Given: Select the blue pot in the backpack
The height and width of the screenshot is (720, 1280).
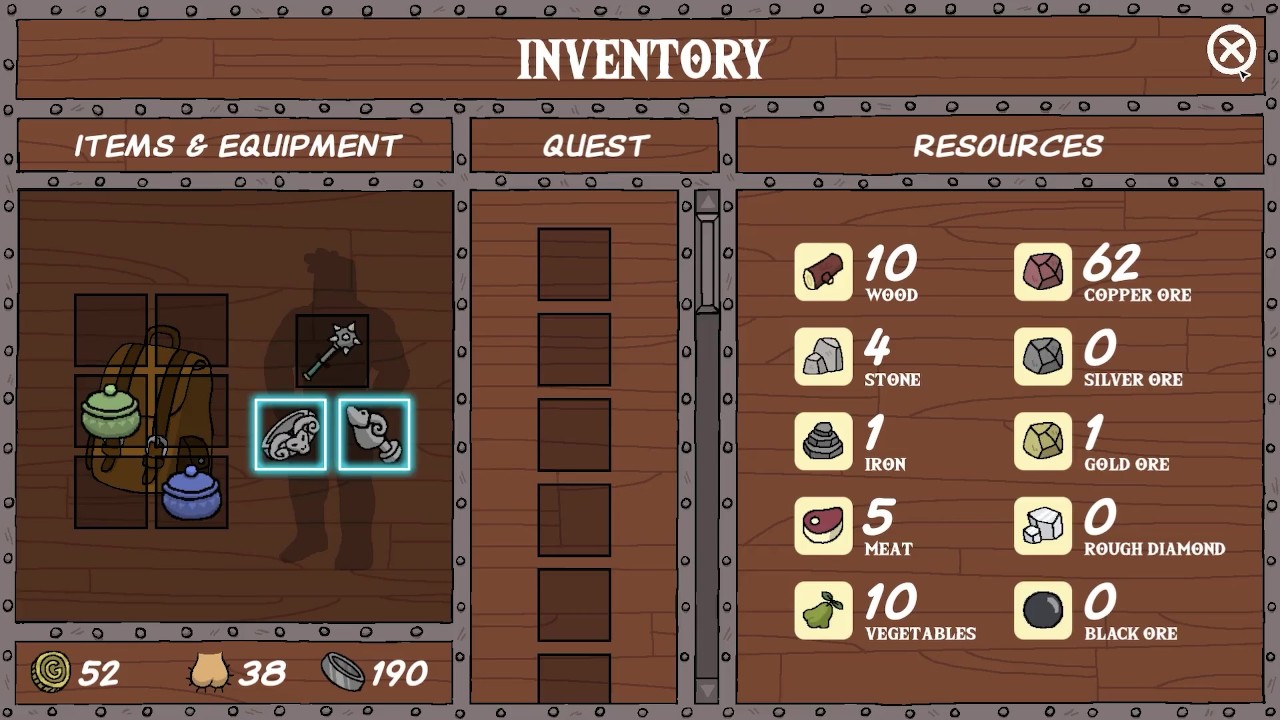Looking at the screenshot, I should (191, 492).
